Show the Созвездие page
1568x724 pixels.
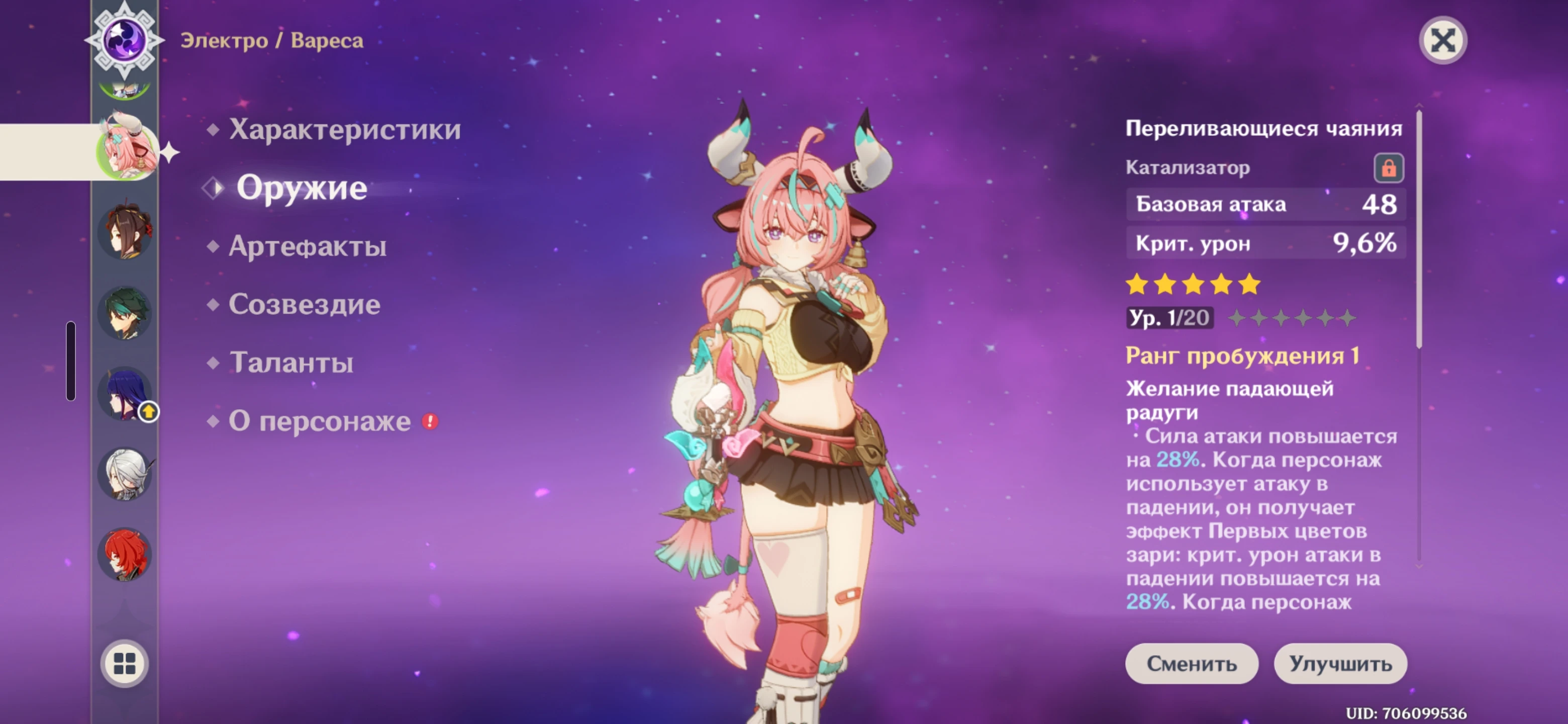point(305,305)
